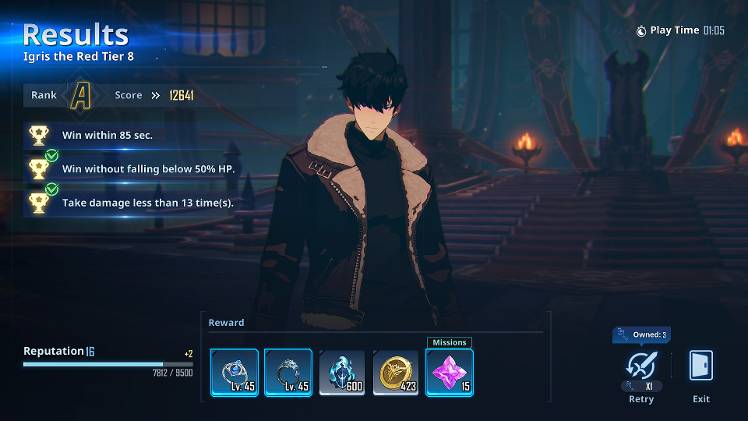Inspect the silver bracelet Lv. 45 reward
The height and width of the screenshot is (421, 748).
[x=289, y=372]
